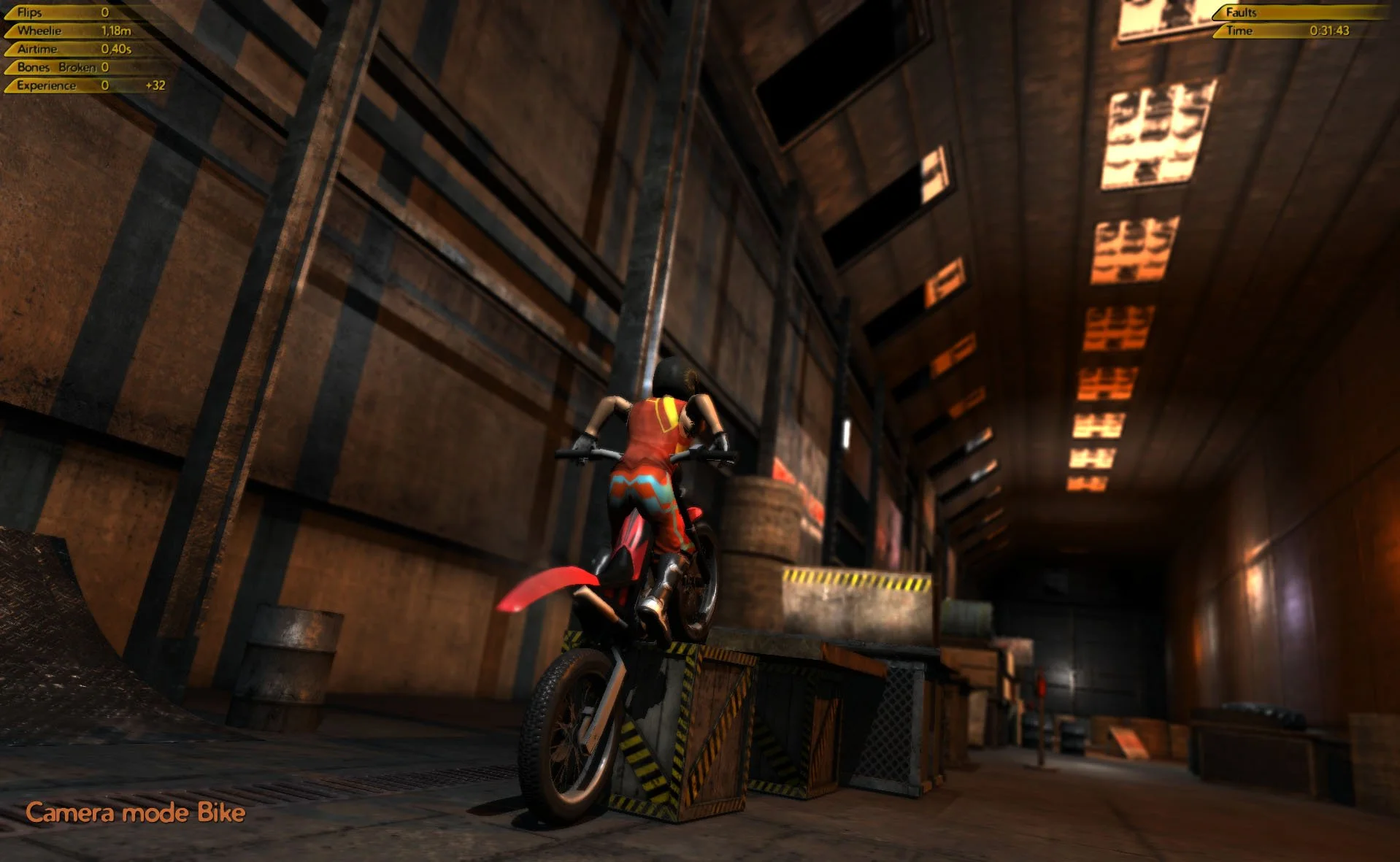This screenshot has height=862, width=1400.
Task: Expand the Faults and Time panel
Action: click(x=1307, y=22)
